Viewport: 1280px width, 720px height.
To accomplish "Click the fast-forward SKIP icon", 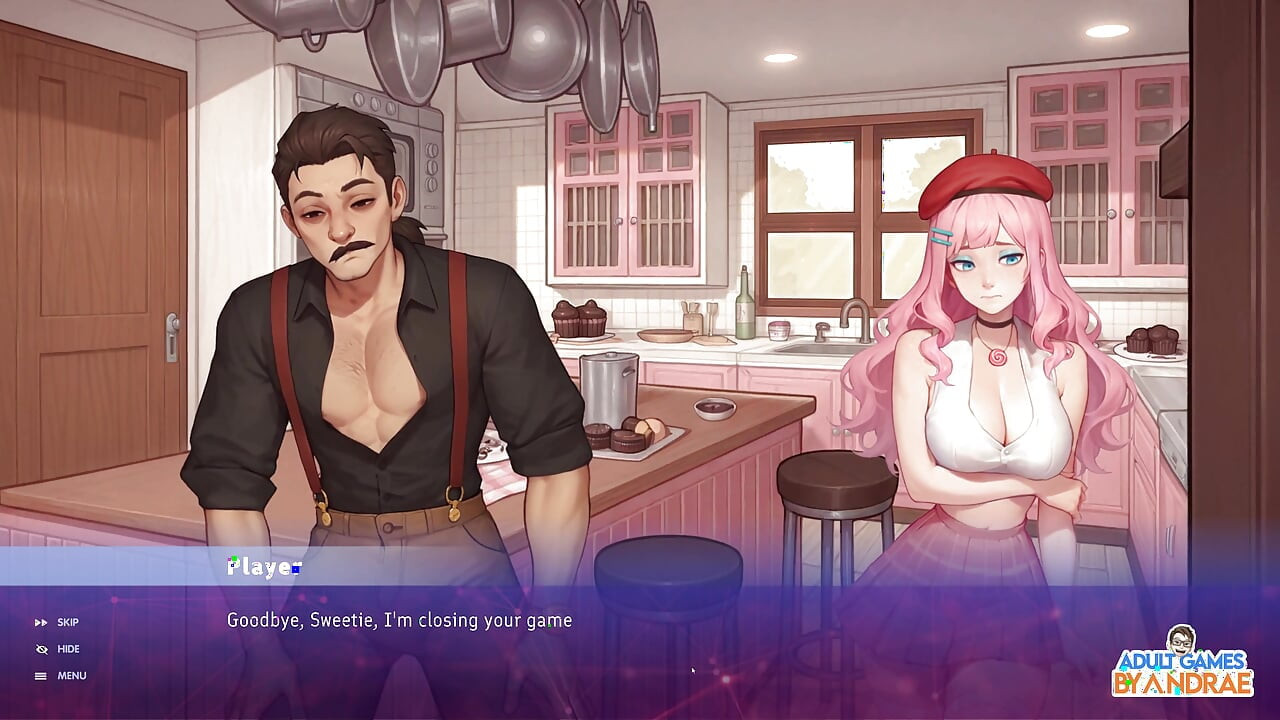I will pos(41,622).
